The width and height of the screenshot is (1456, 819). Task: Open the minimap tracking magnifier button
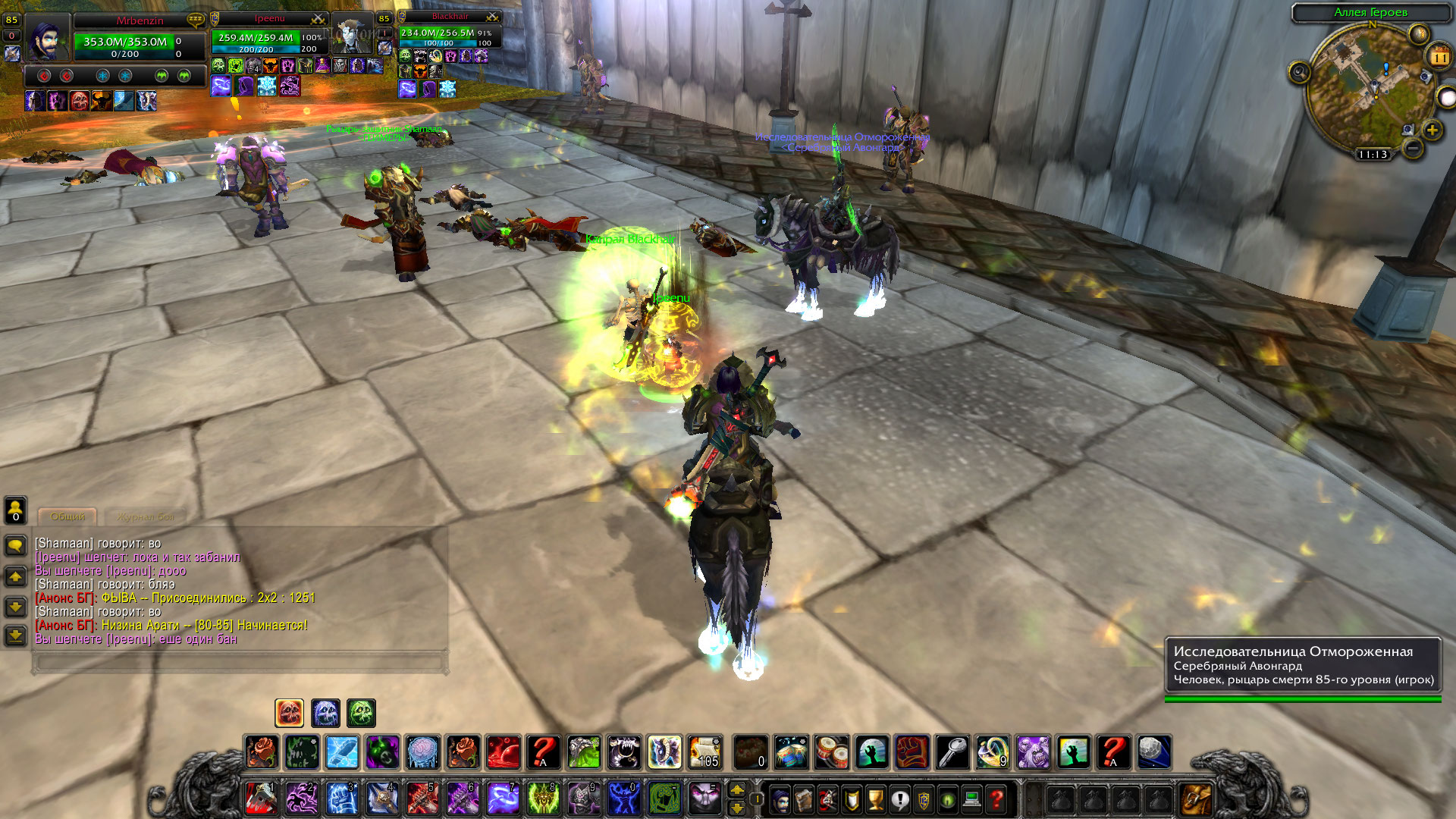point(1299,73)
